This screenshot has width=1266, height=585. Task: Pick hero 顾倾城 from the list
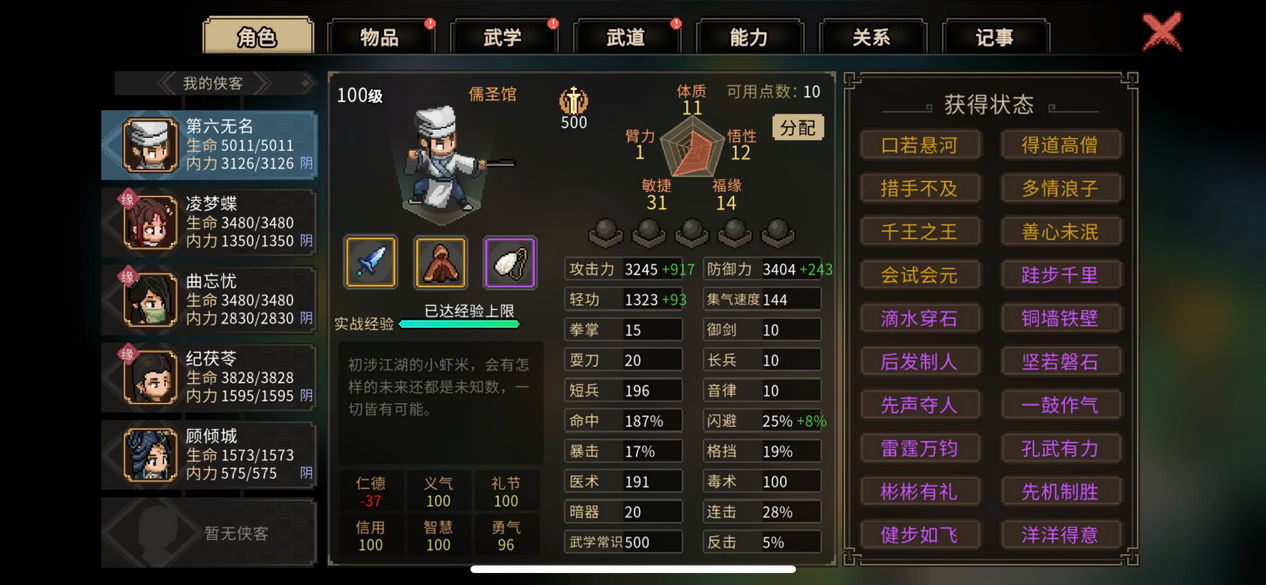click(210, 454)
